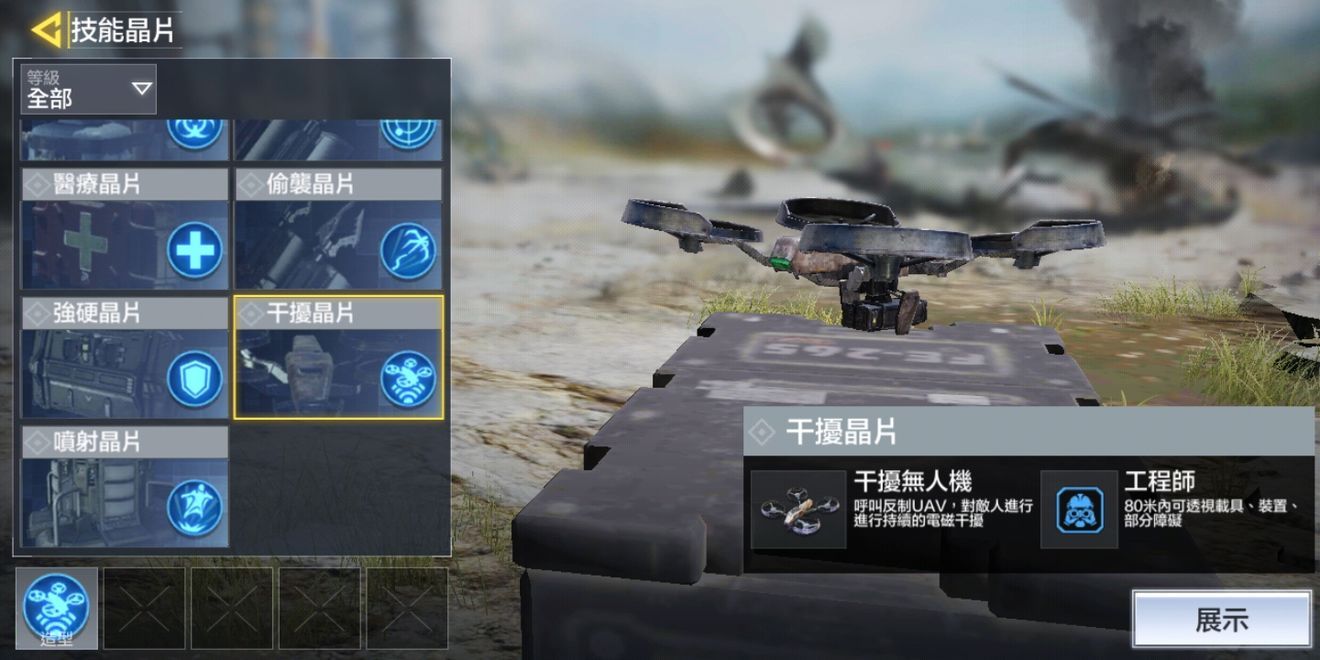Select the drone 造型 skin slot
This screenshot has width=1320, height=660.
click(56, 608)
